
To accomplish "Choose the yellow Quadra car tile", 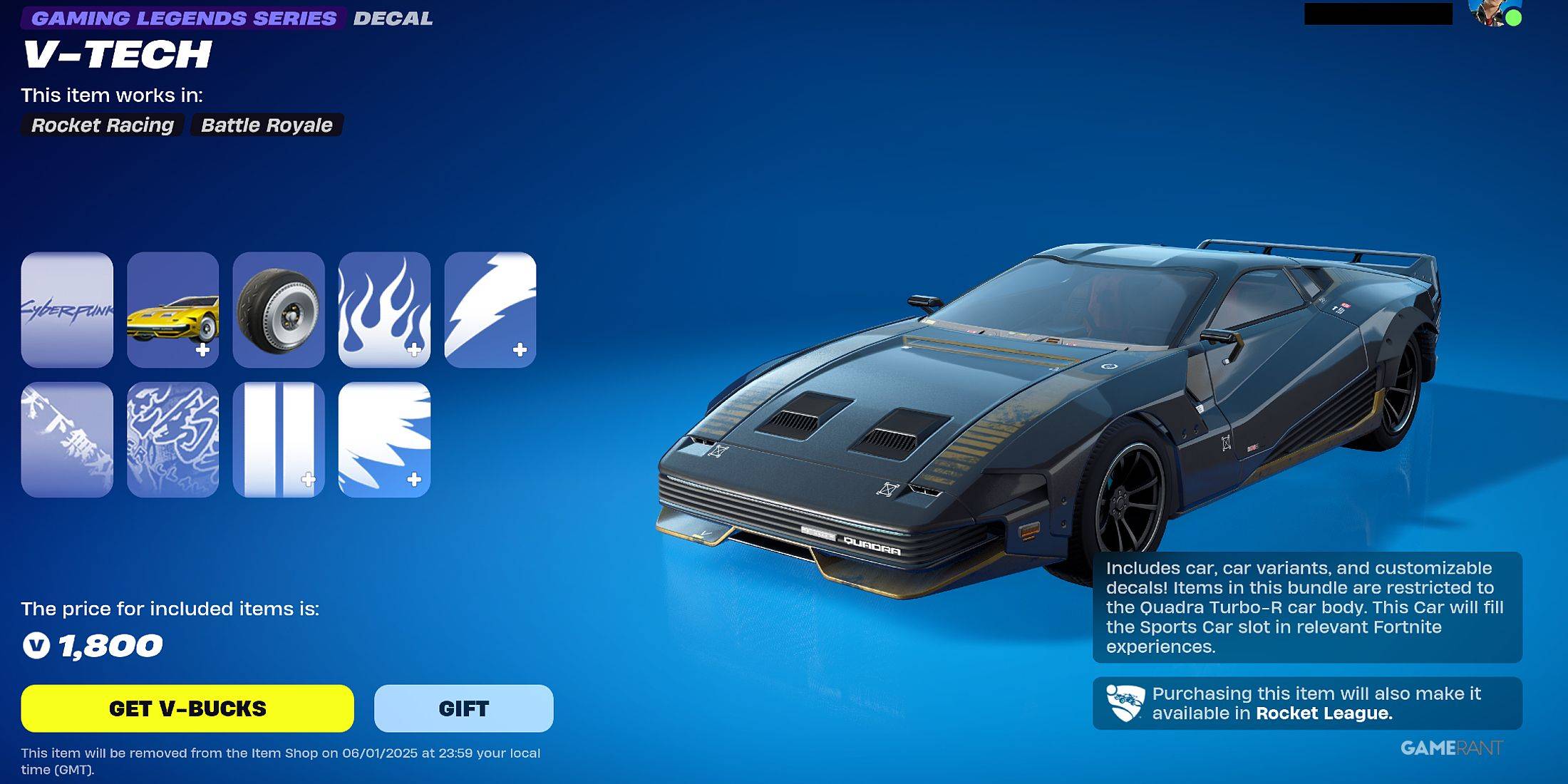I will (x=172, y=309).
